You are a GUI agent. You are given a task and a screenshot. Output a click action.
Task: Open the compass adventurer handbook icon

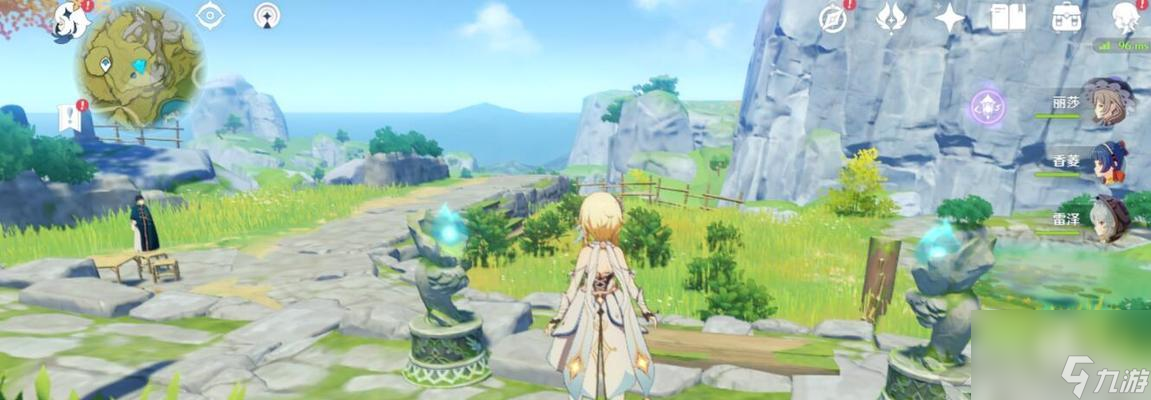tap(832, 17)
